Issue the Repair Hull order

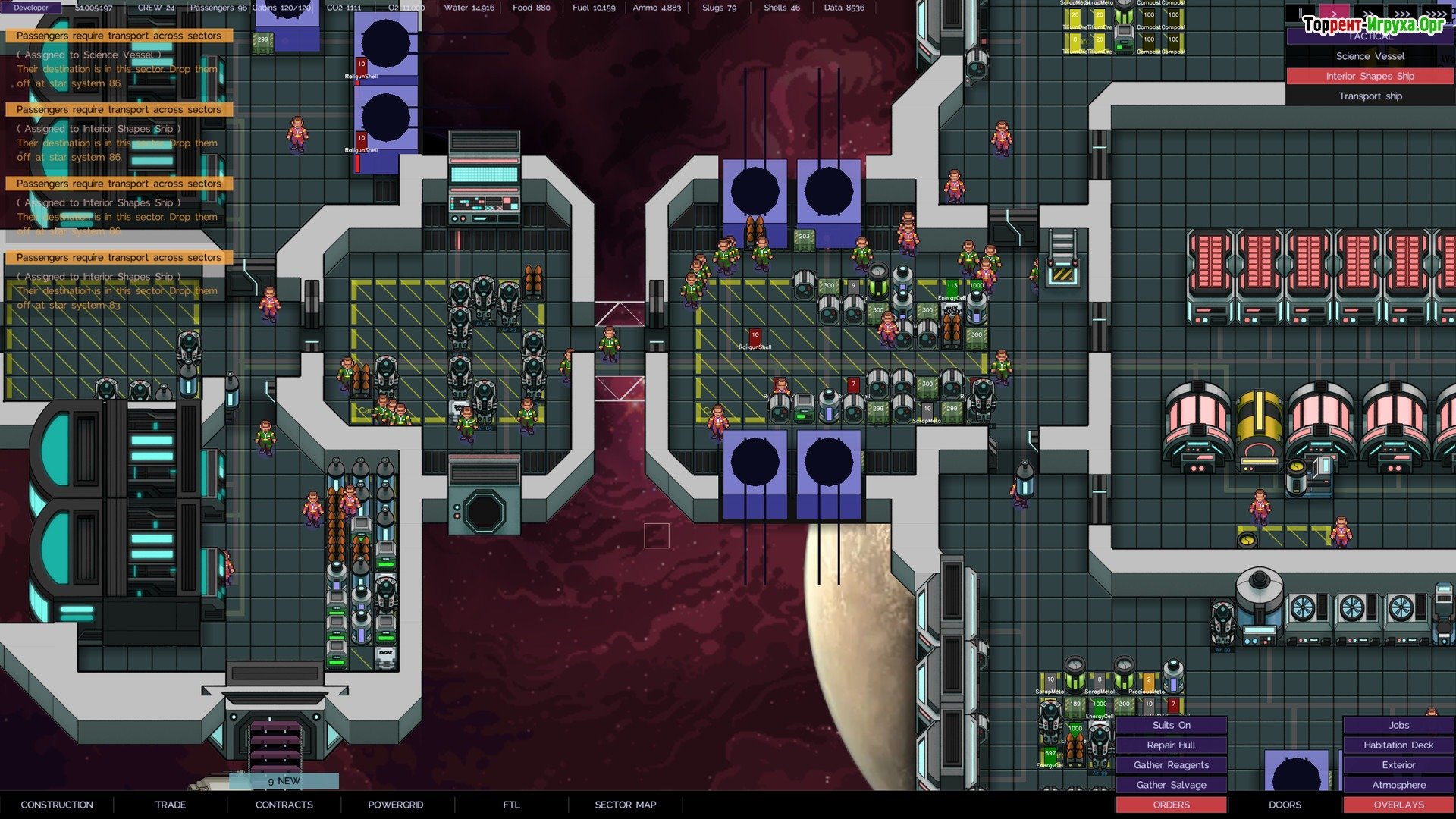tap(1172, 745)
